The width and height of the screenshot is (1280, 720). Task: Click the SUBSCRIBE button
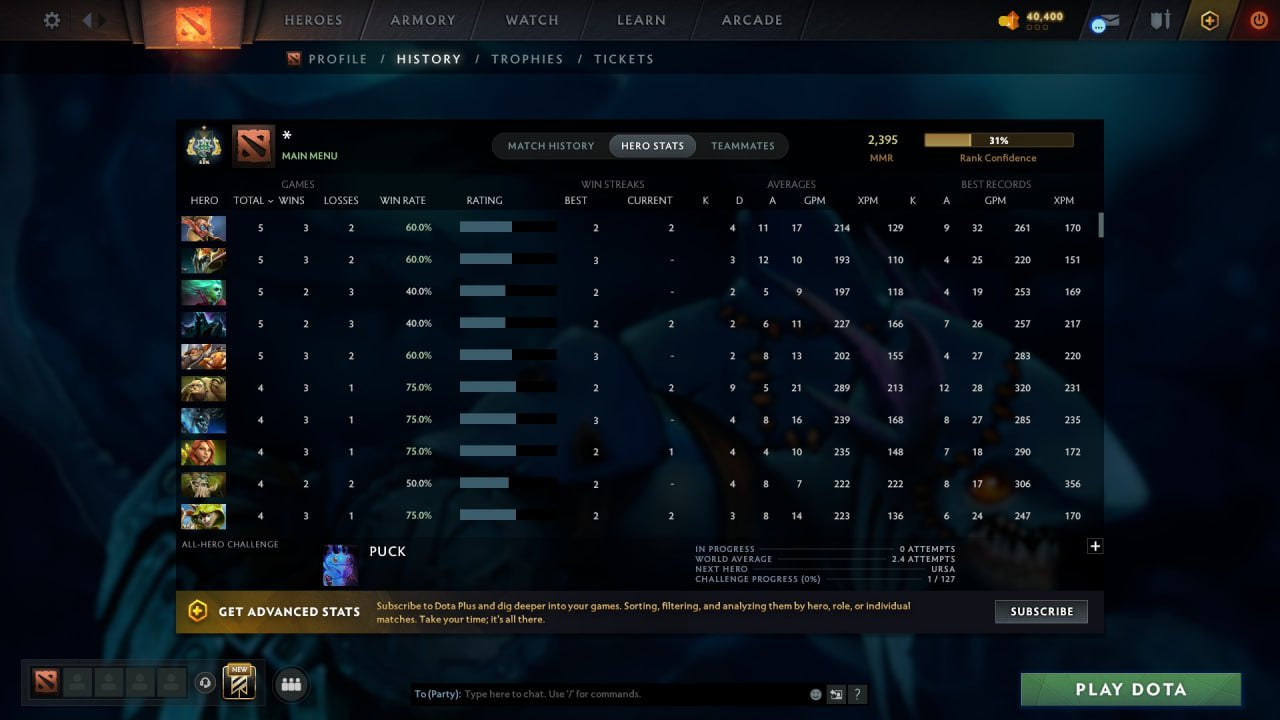click(1041, 611)
